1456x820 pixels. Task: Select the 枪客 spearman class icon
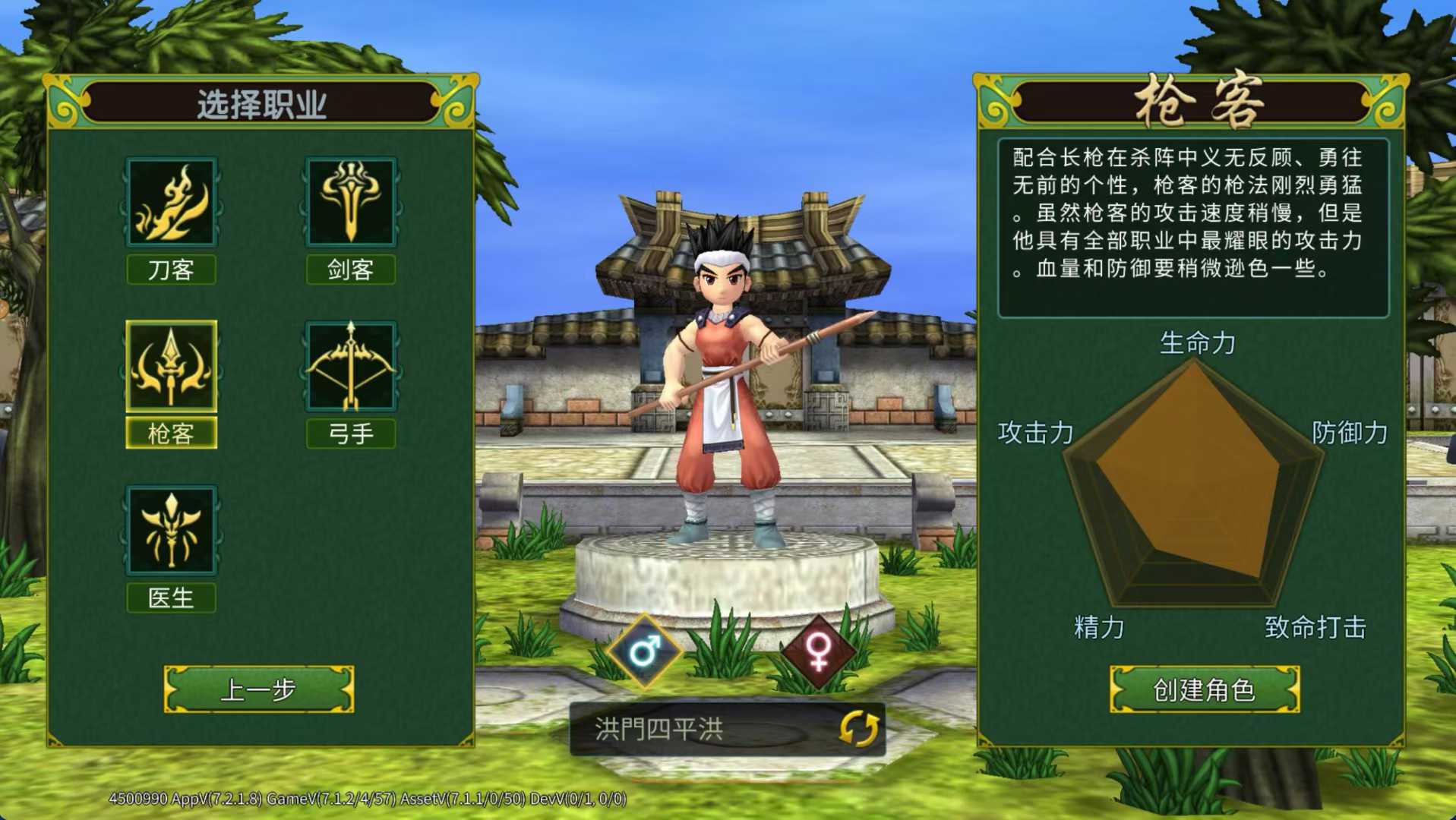click(171, 368)
